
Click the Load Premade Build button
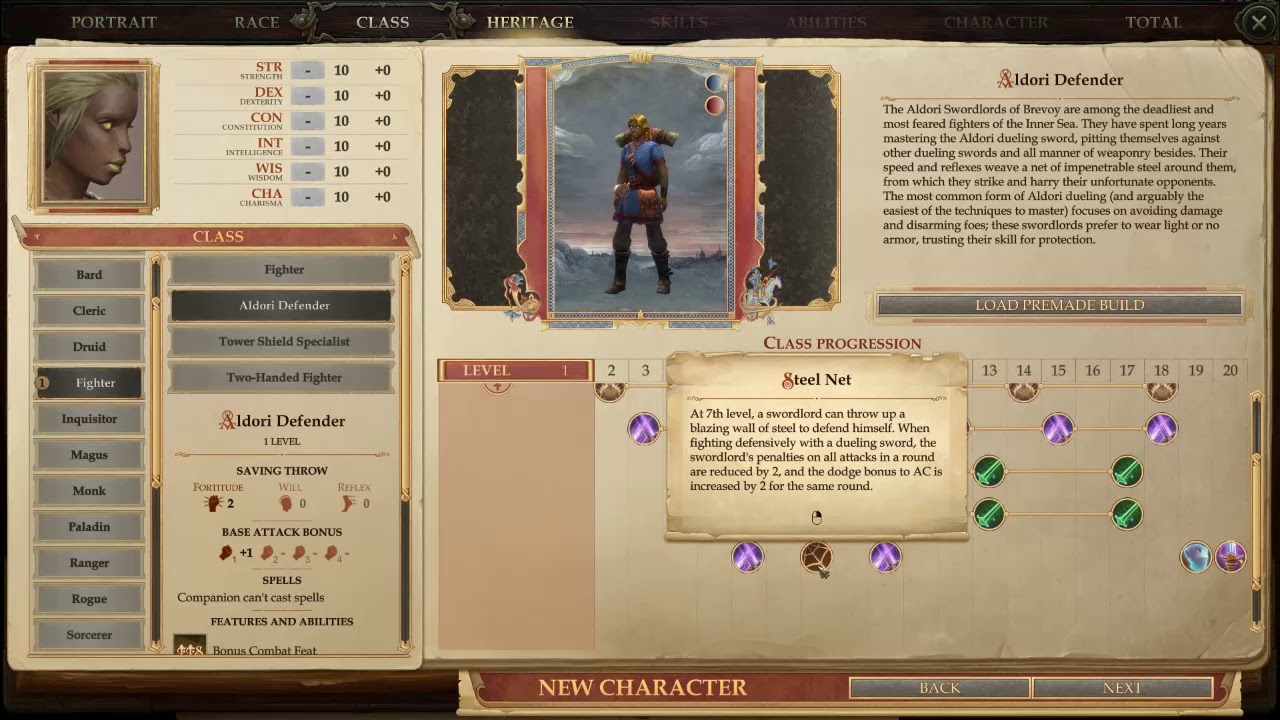click(1060, 305)
